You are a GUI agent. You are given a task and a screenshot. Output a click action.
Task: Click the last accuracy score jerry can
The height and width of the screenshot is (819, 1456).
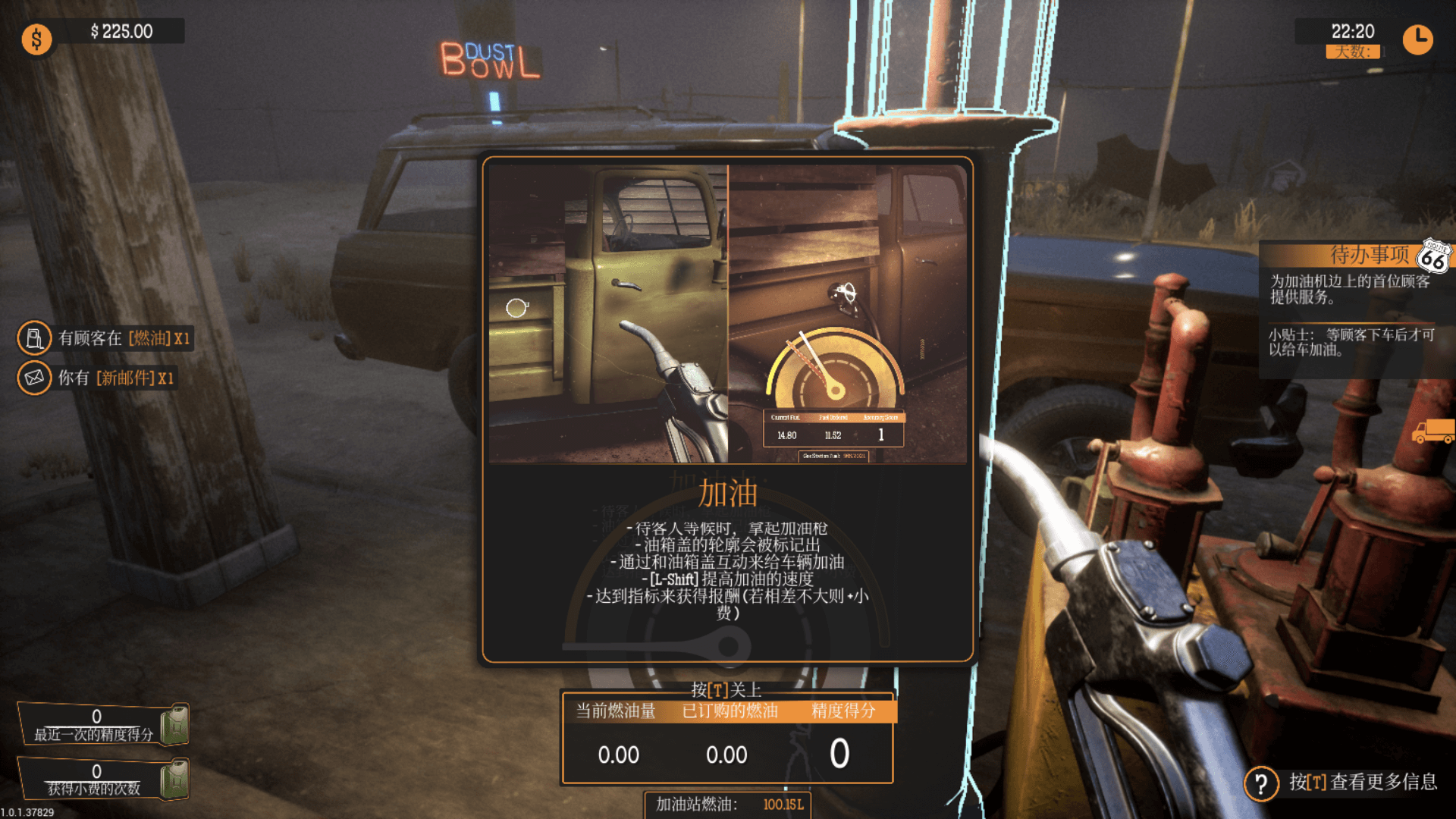(175, 724)
